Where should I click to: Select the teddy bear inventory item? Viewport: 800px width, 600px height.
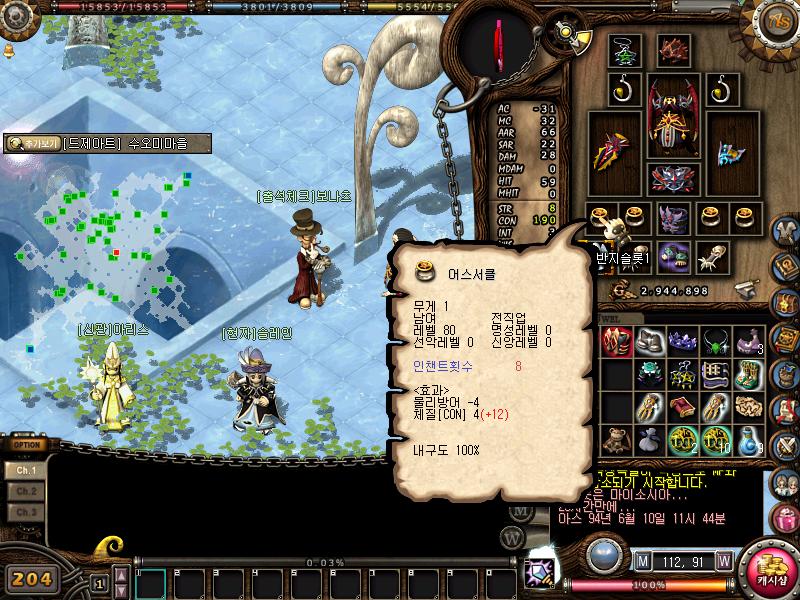coord(614,440)
